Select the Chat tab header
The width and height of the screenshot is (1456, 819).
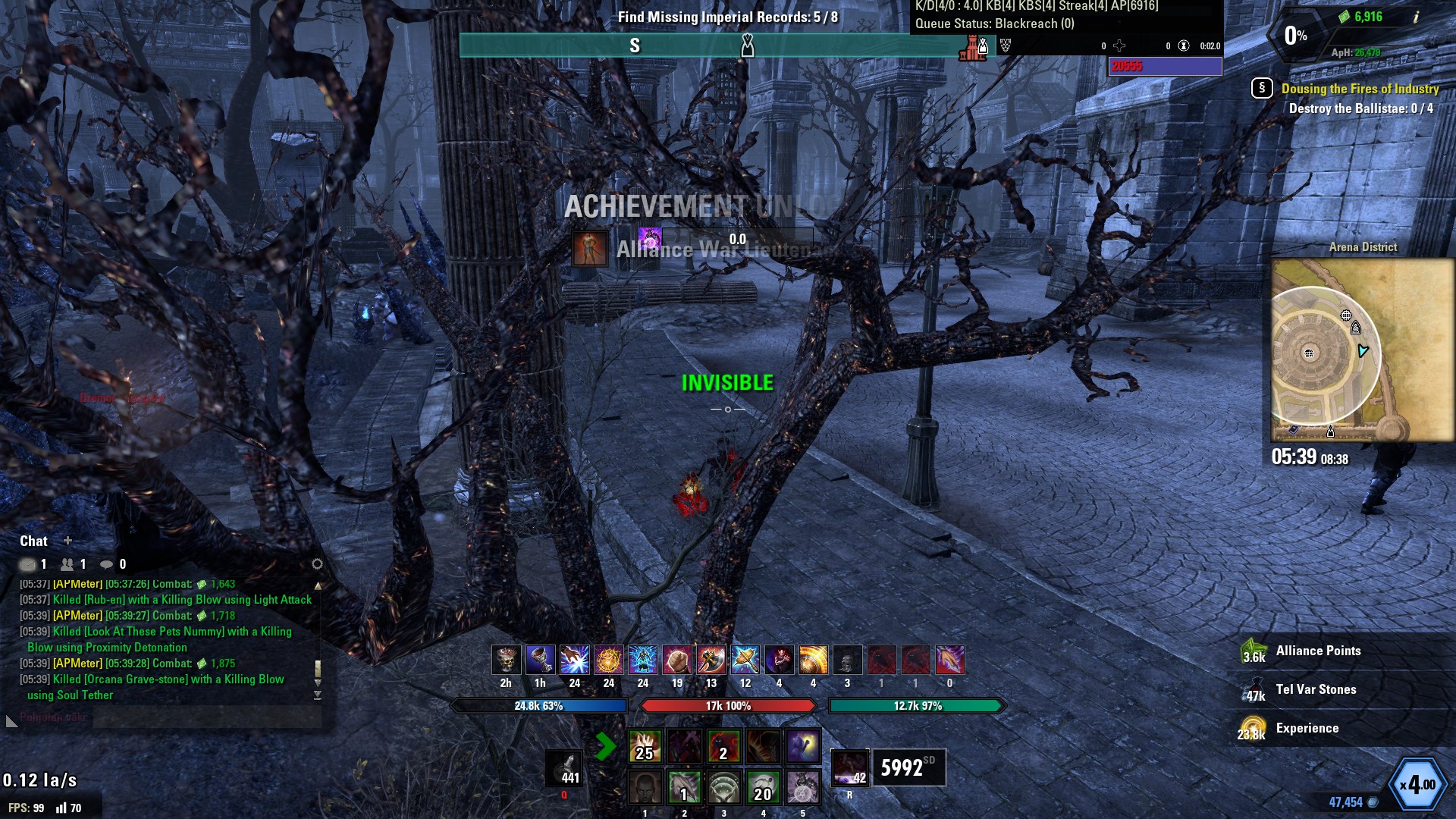point(33,541)
